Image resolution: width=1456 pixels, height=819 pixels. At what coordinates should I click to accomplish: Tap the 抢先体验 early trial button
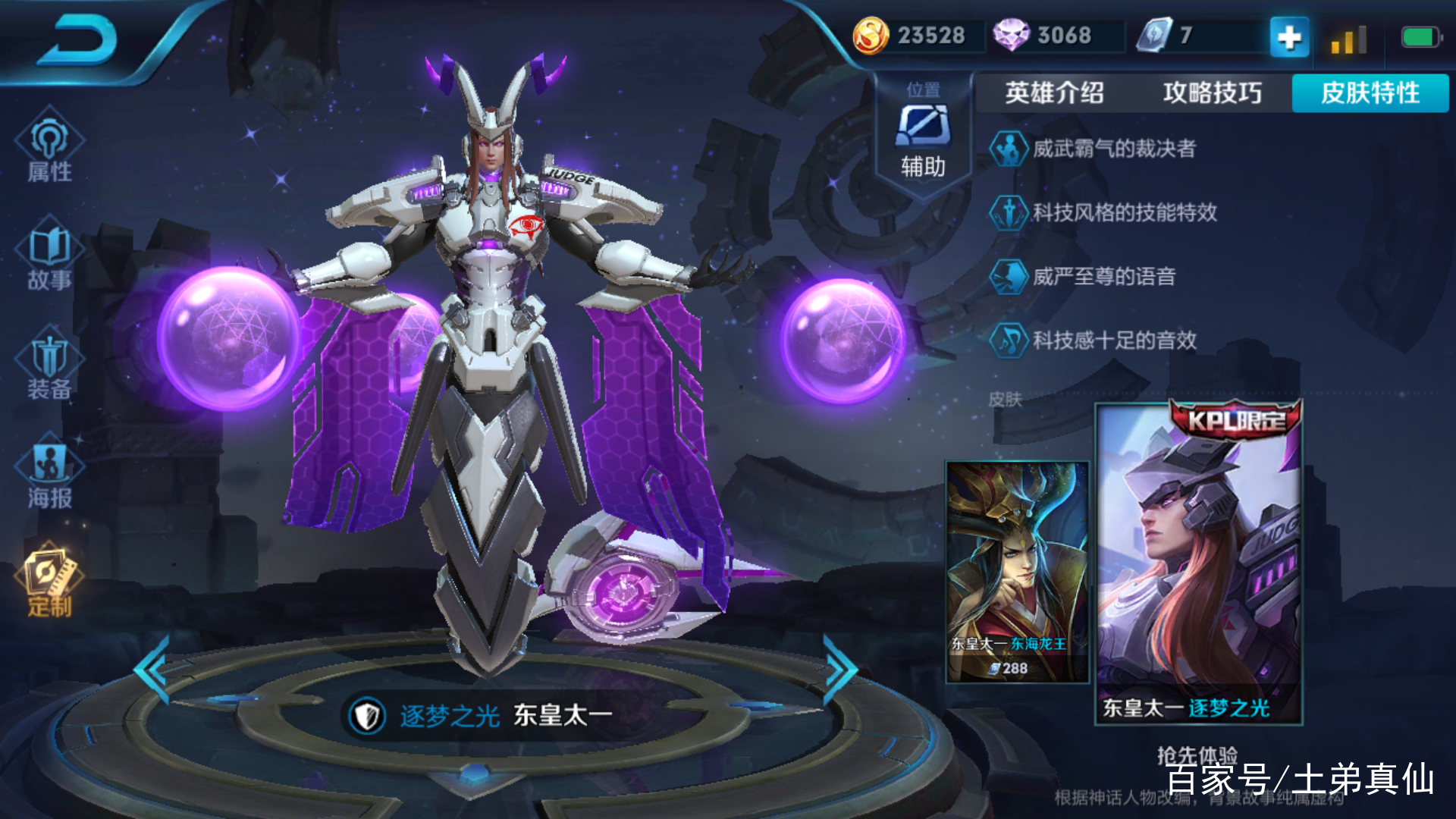point(1197,755)
